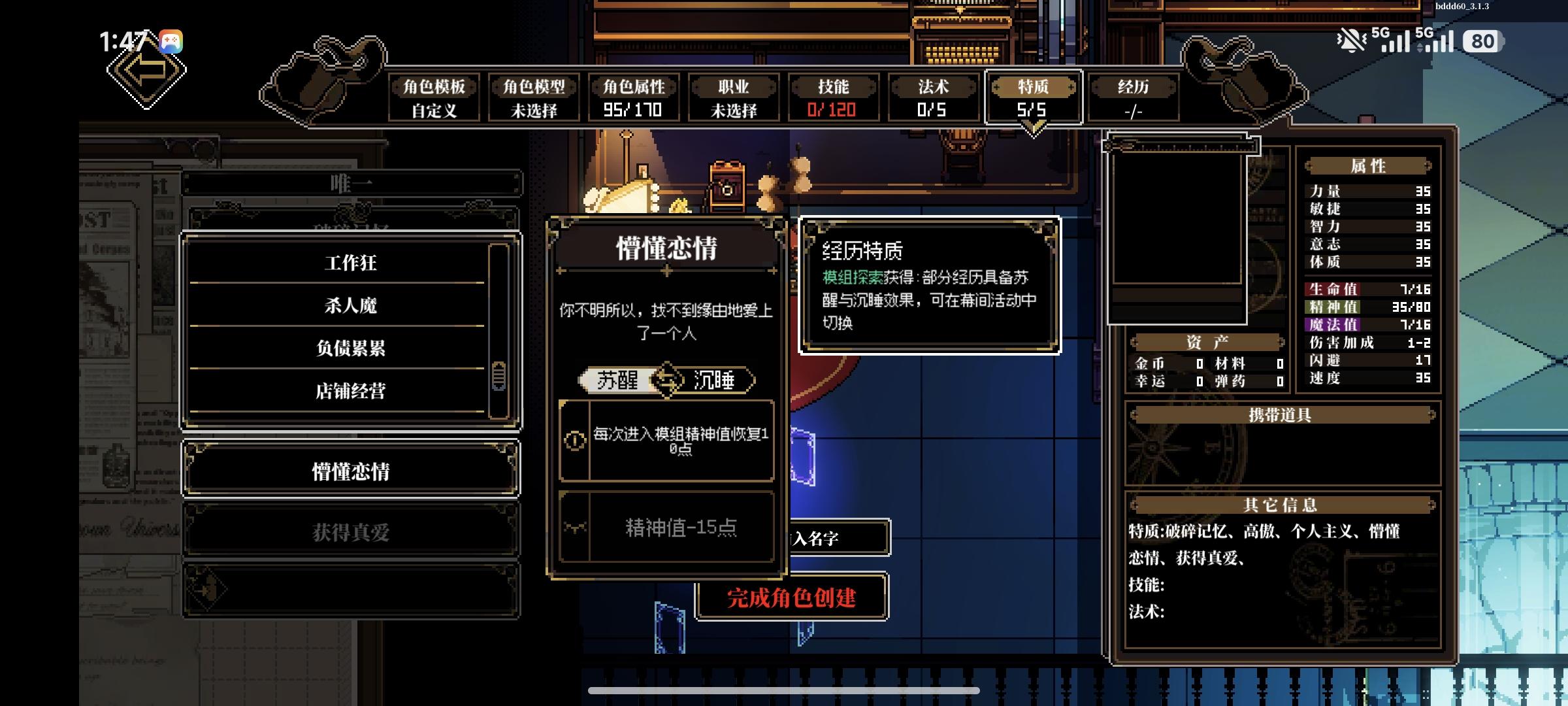This screenshot has width=1568, height=706.
Task: Toggle the 苏醒 awakened state
Action: point(618,379)
